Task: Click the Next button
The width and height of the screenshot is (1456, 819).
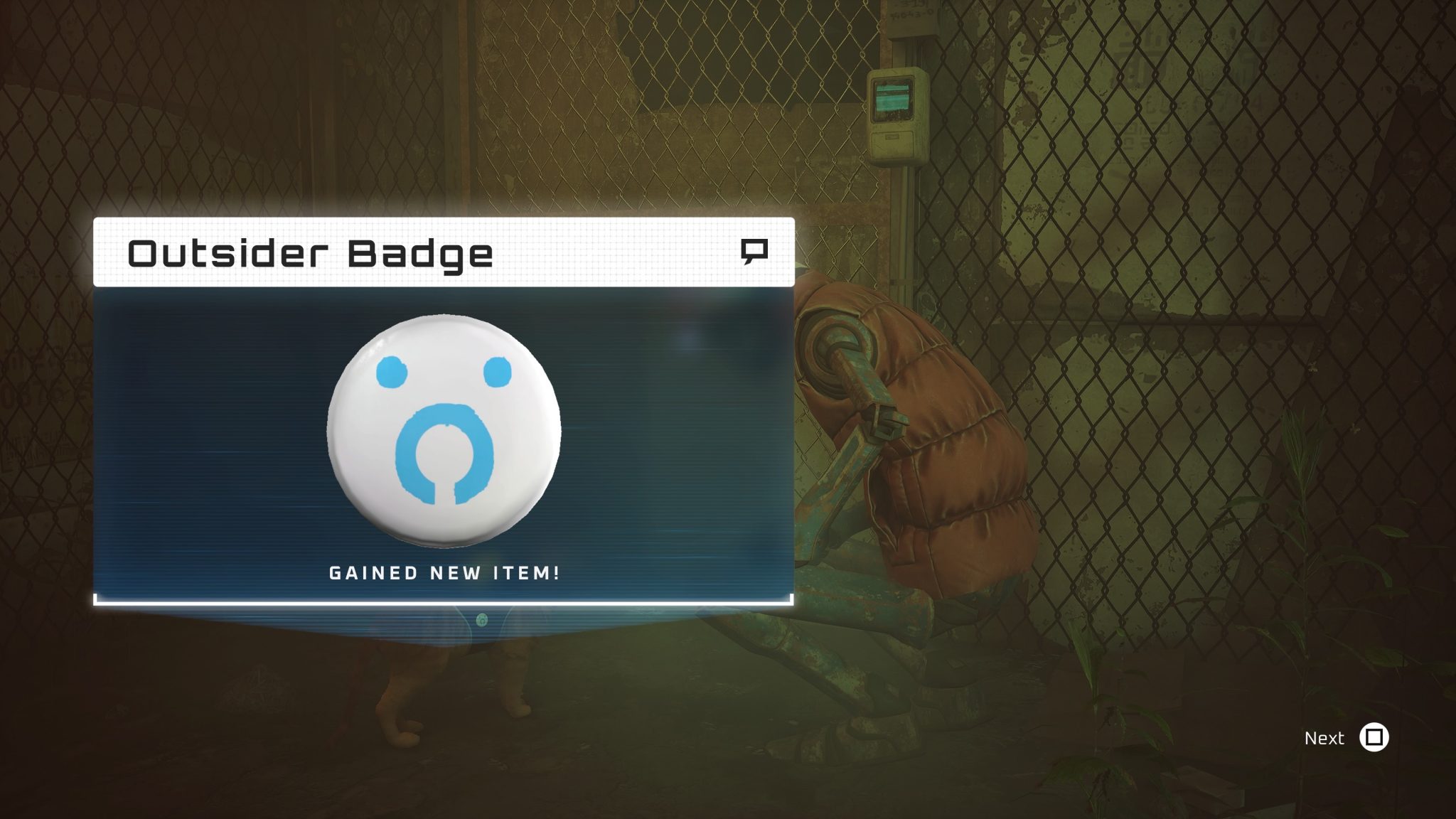Action: (1326, 739)
